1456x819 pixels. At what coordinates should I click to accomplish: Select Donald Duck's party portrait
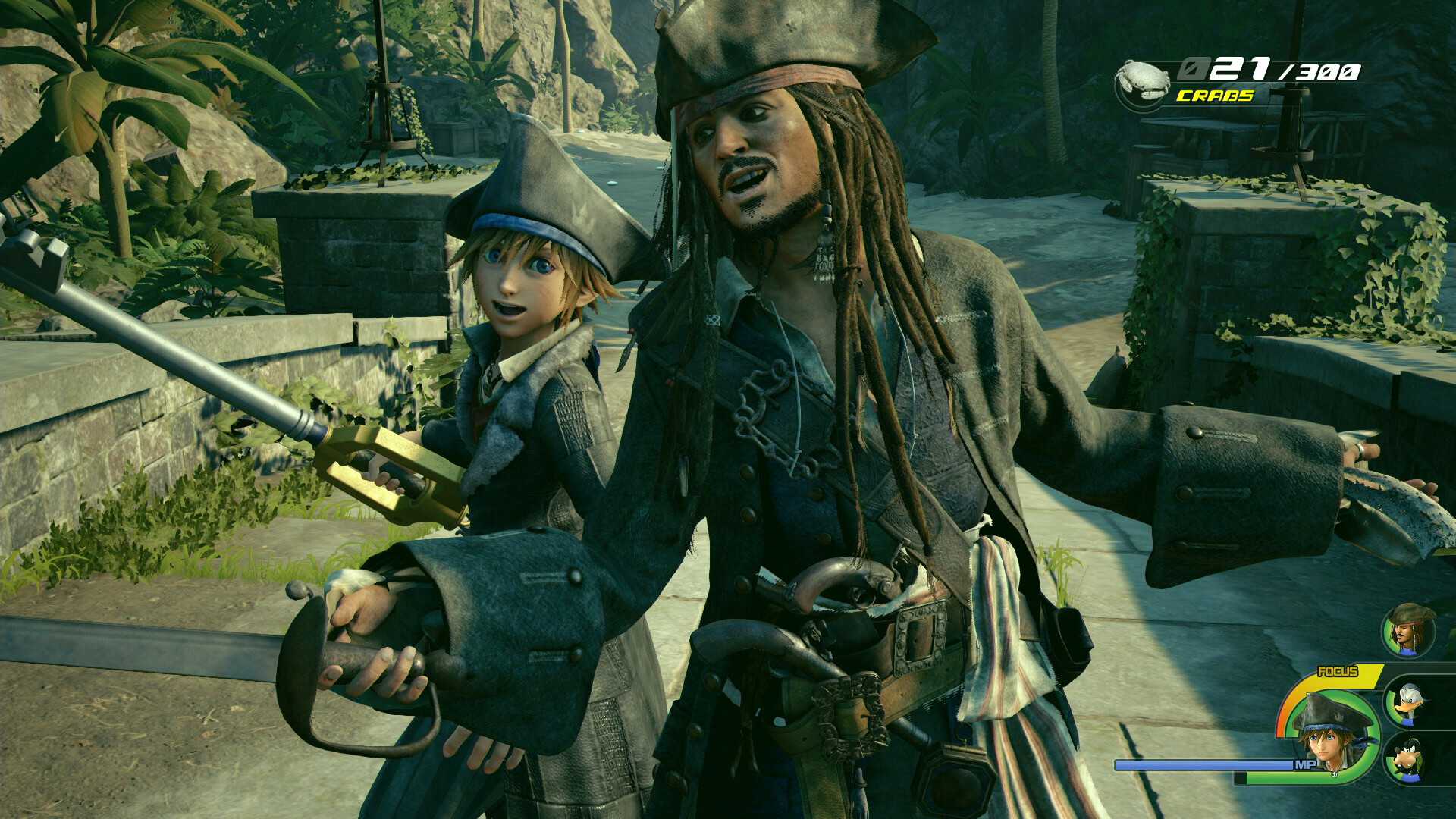[x=1410, y=702]
